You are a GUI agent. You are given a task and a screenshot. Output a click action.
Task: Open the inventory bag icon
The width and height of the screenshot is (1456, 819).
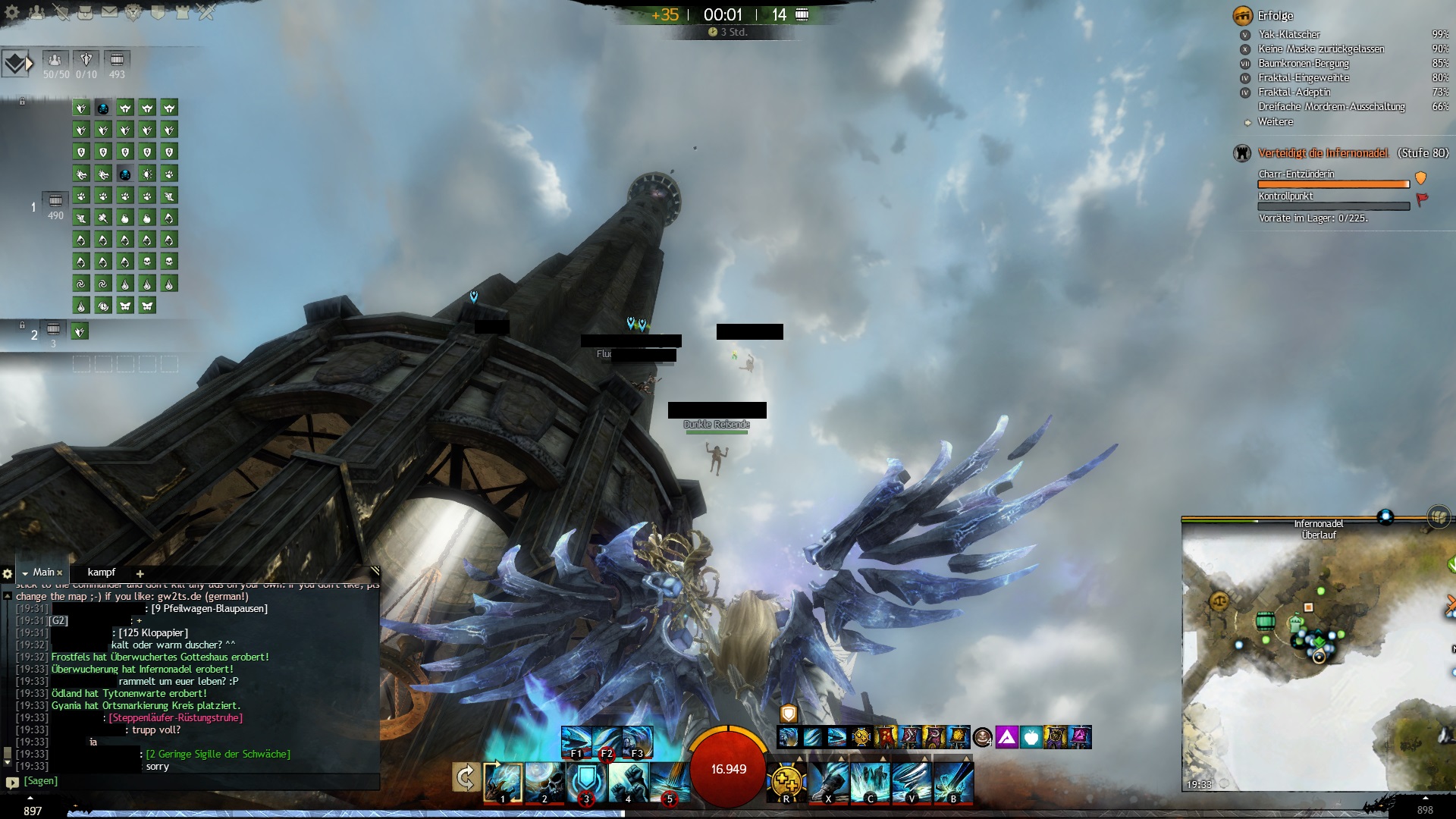coord(85,12)
